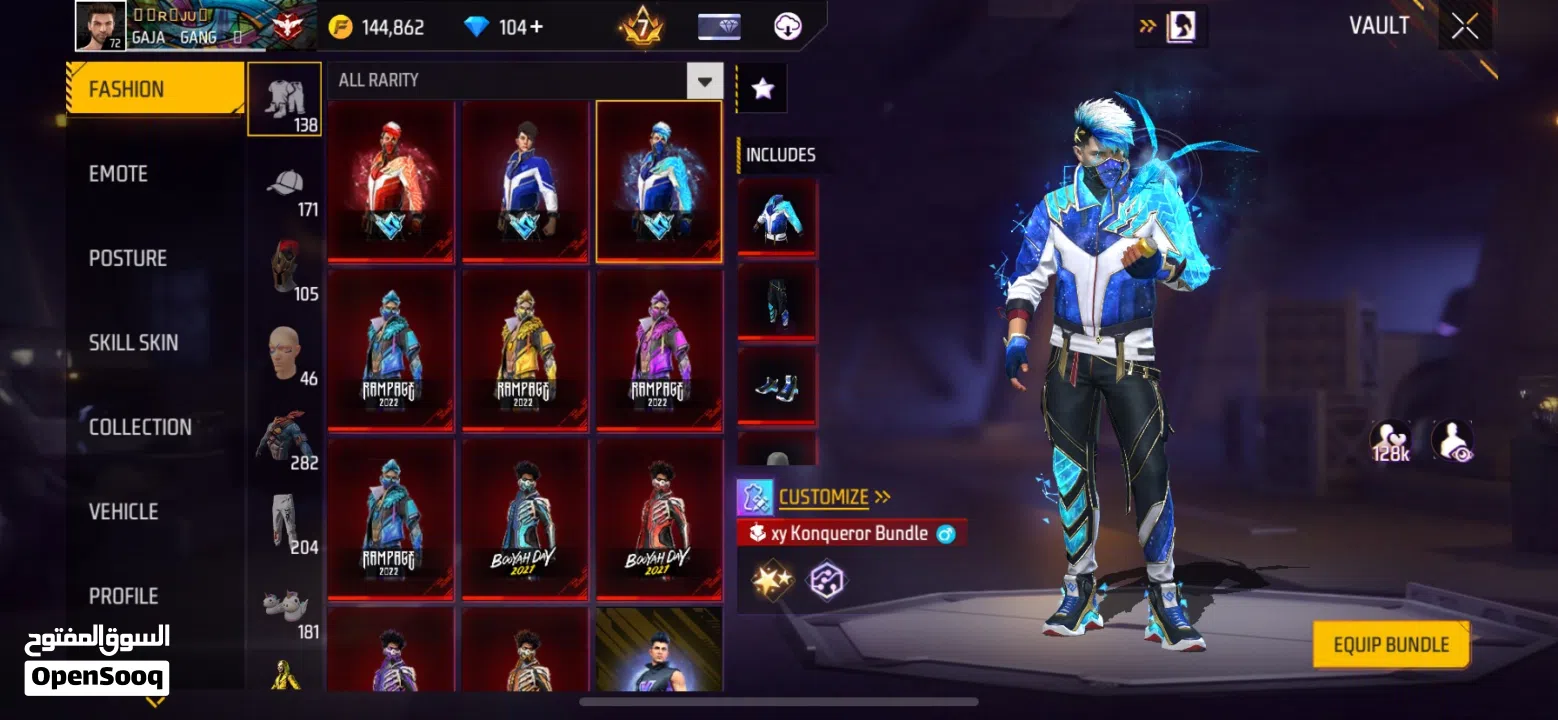Image resolution: width=1558 pixels, height=720 pixels.
Task: Select the Rampage 2022 purple bundle thumbnail
Action: (658, 350)
